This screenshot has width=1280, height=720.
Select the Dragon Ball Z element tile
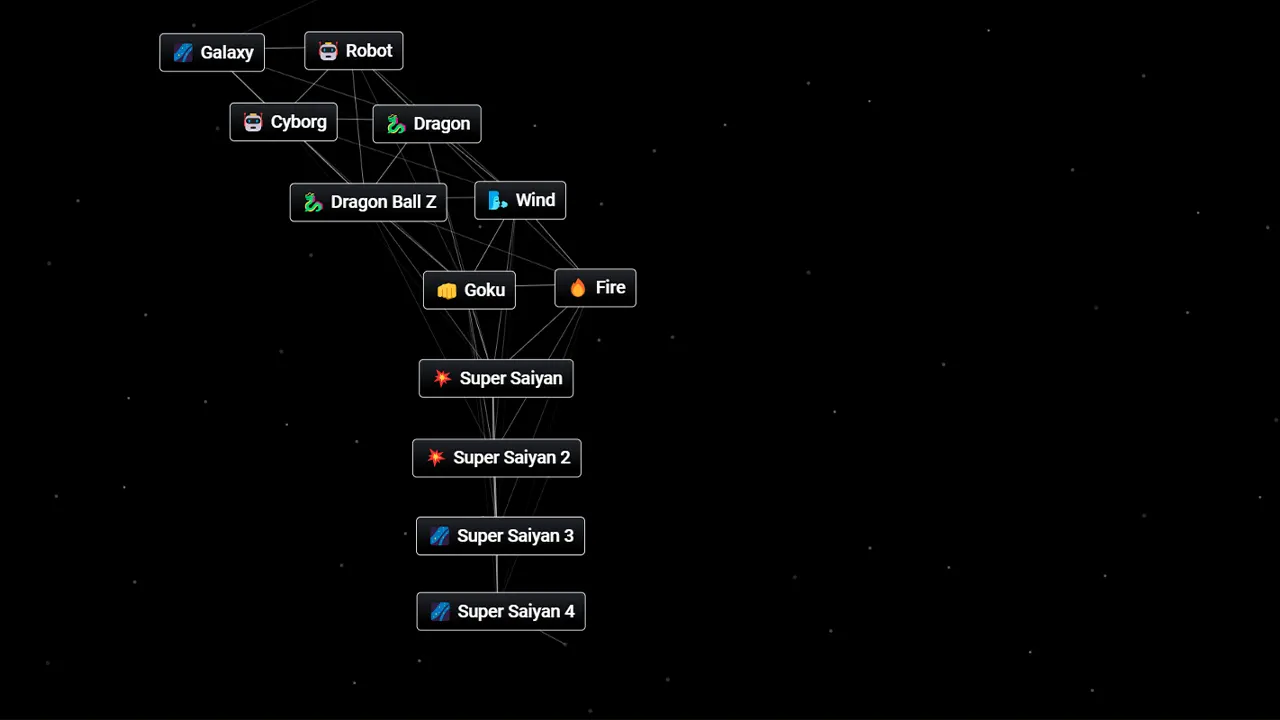[x=368, y=201]
